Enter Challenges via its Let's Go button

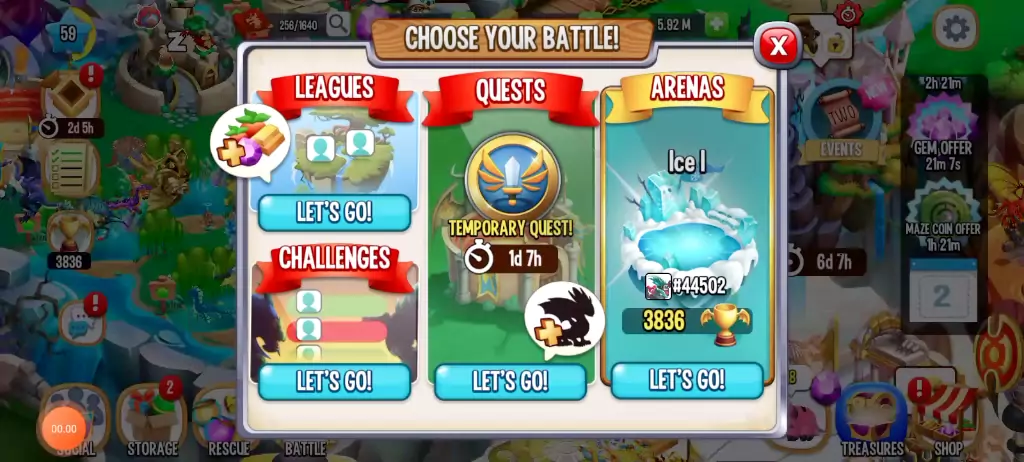(x=334, y=381)
